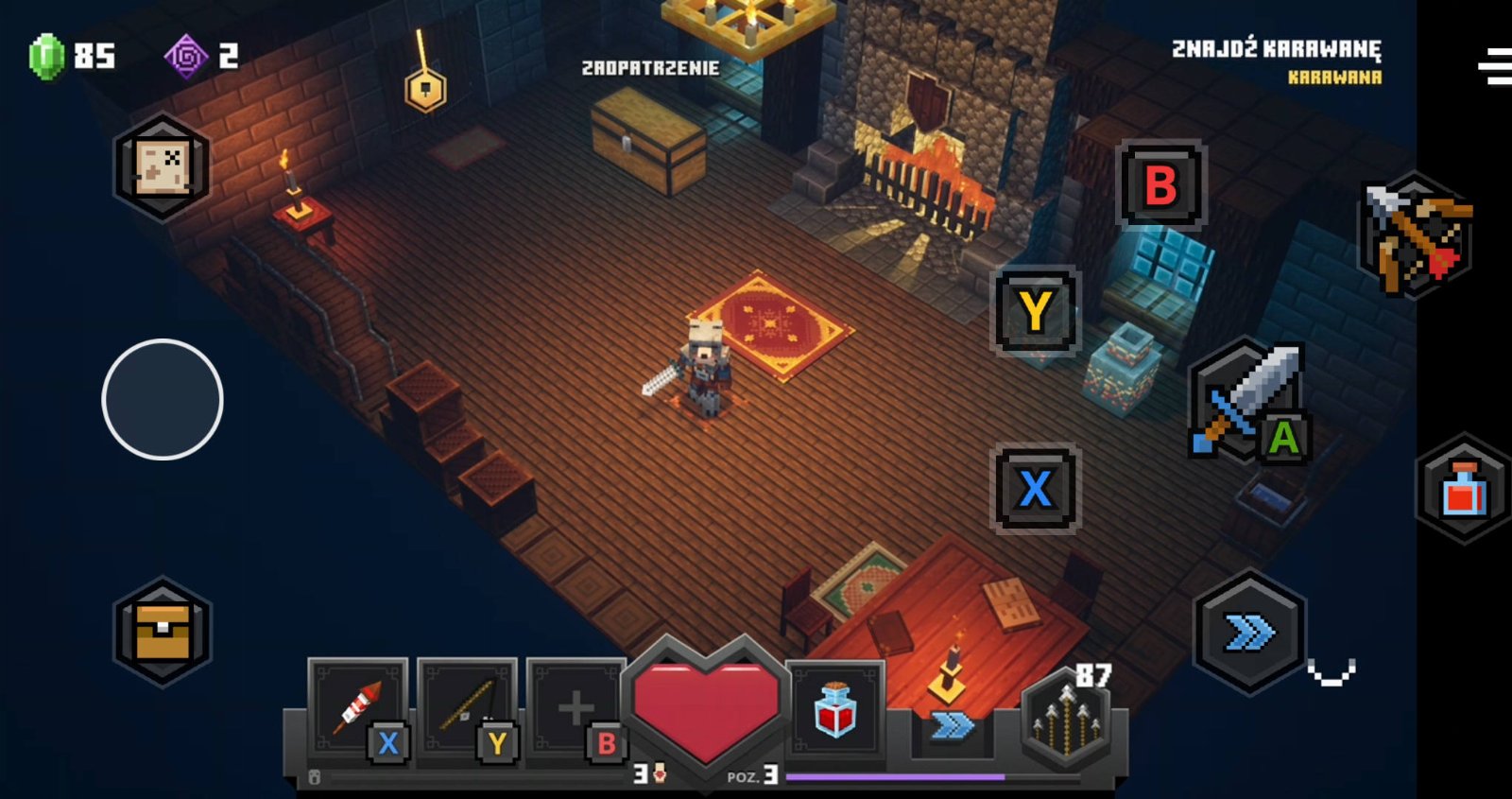
Task: Tap the red B touch button
Action: (x=1161, y=185)
